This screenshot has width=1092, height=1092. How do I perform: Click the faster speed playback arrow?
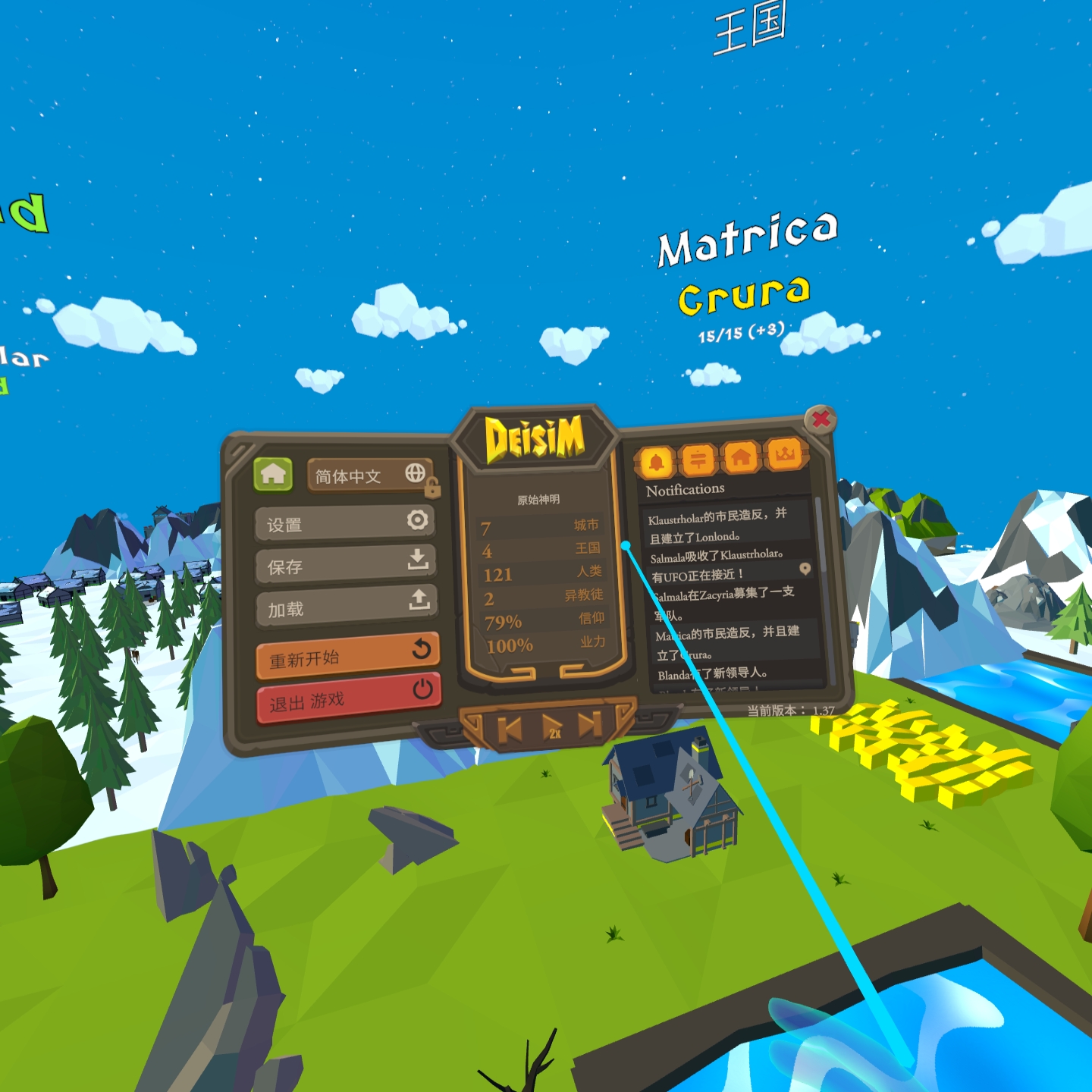[x=590, y=724]
